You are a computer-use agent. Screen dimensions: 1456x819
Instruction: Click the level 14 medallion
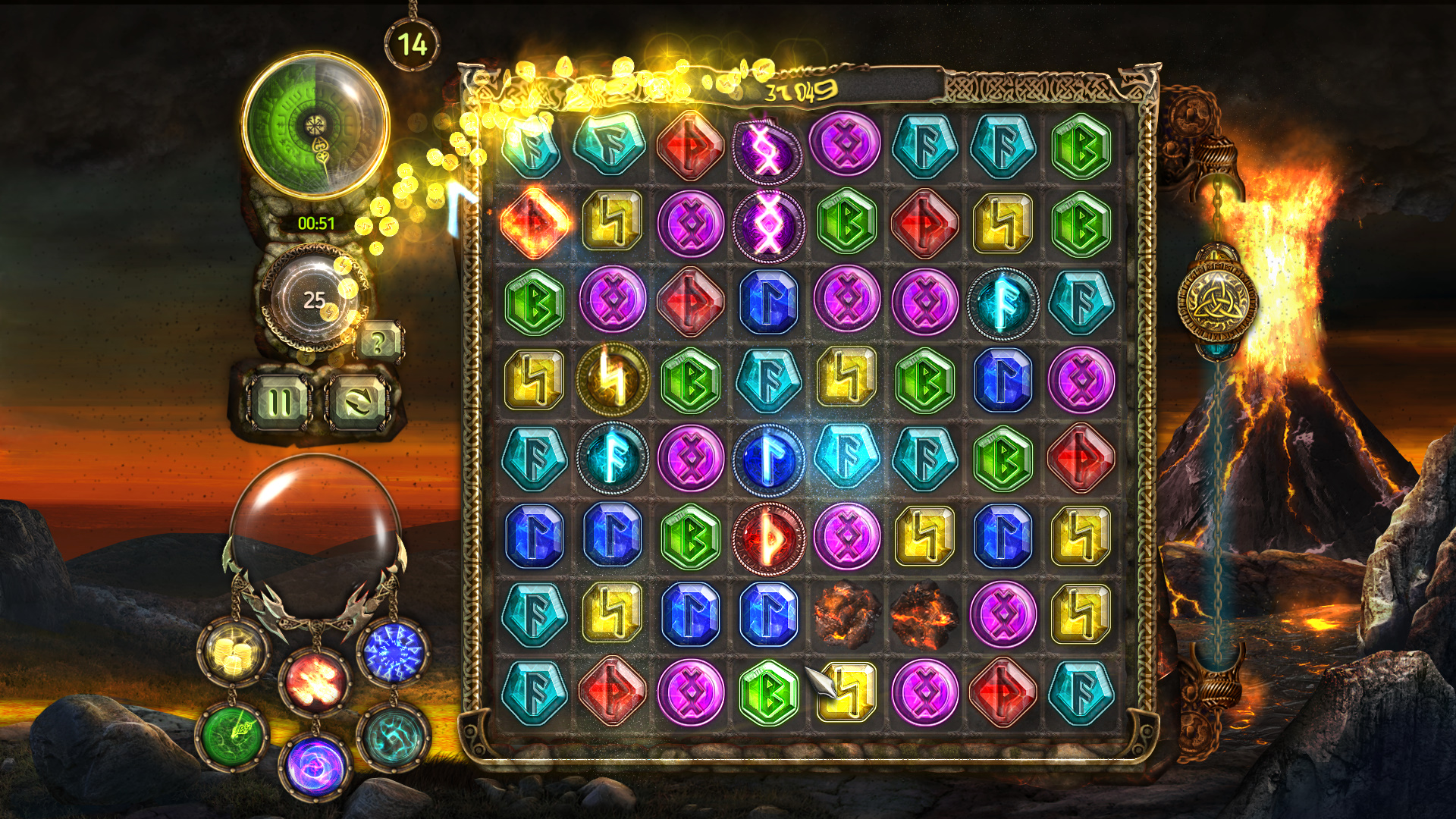pos(410,43)
